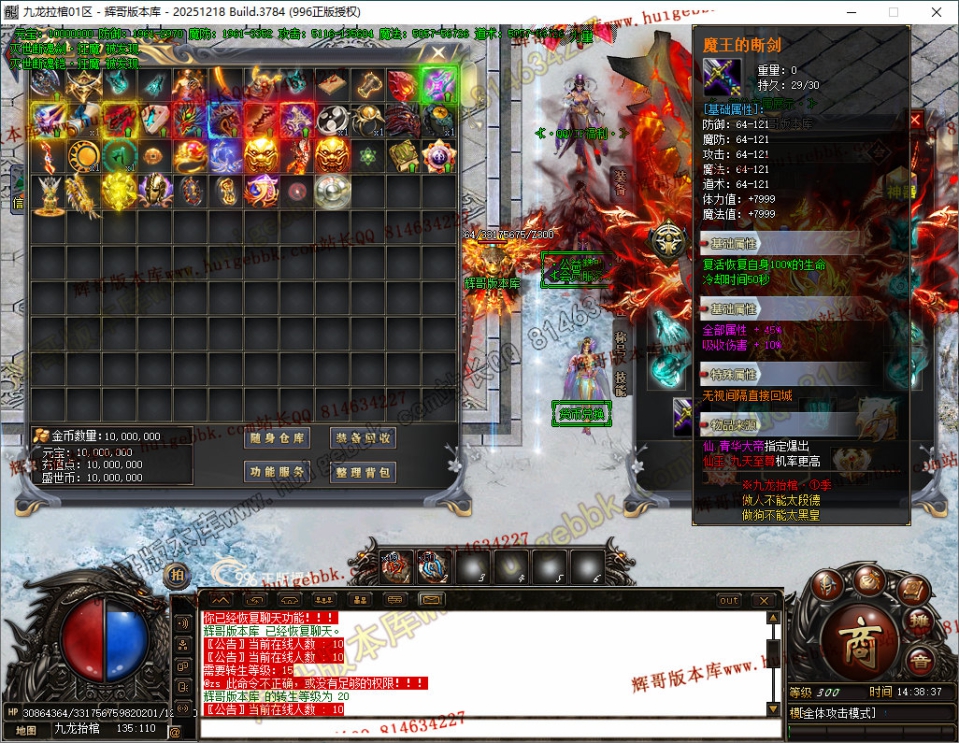The height and width of the screenshot is (743, 959).
Task: Select the green-glowing purple sword item
Action: [x=438, y=84]
